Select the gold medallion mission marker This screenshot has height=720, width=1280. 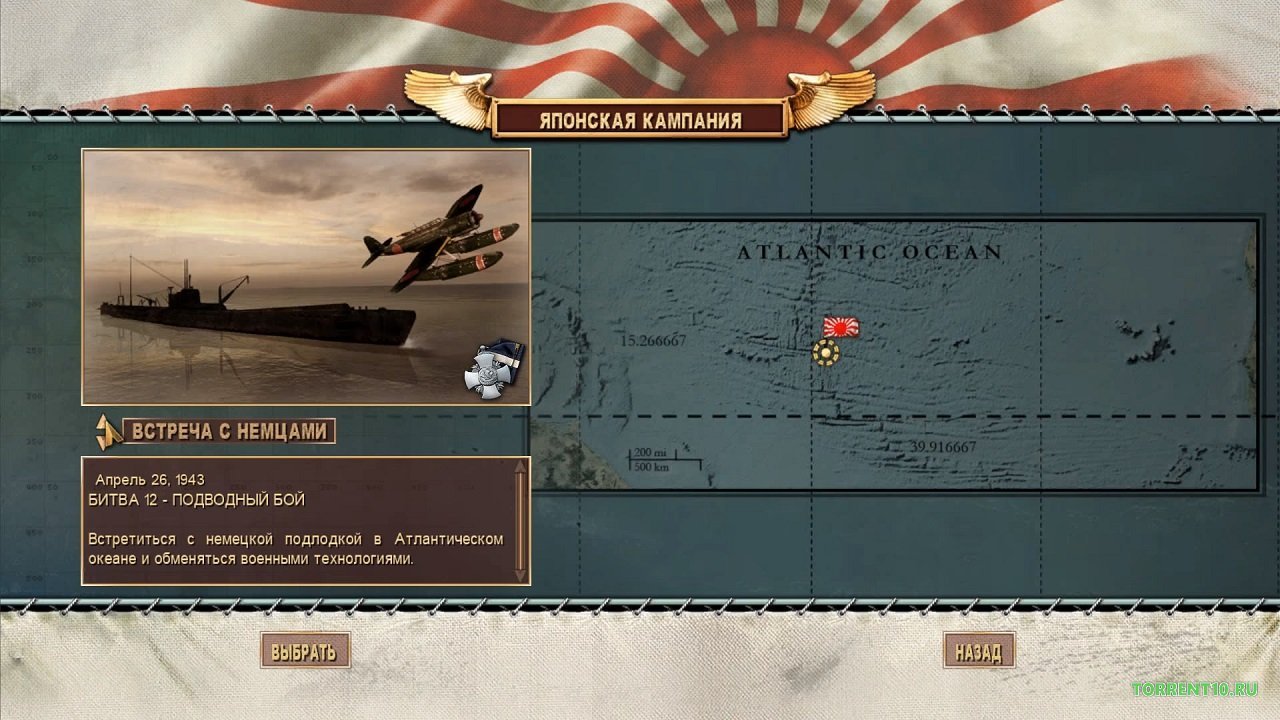click(826, 351)
